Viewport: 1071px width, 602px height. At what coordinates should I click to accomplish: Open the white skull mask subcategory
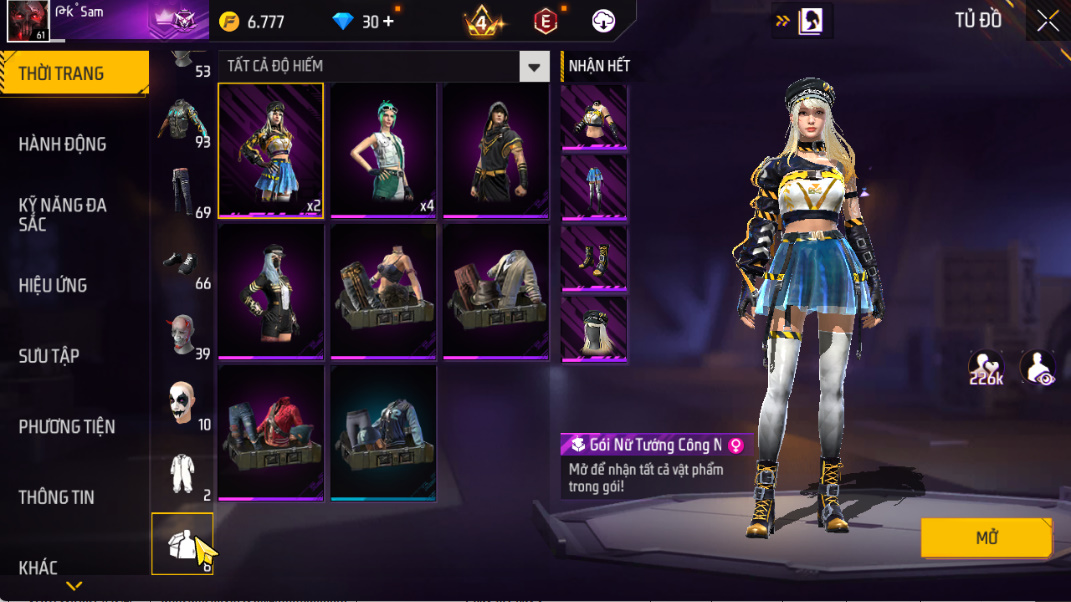click(181, 403)
